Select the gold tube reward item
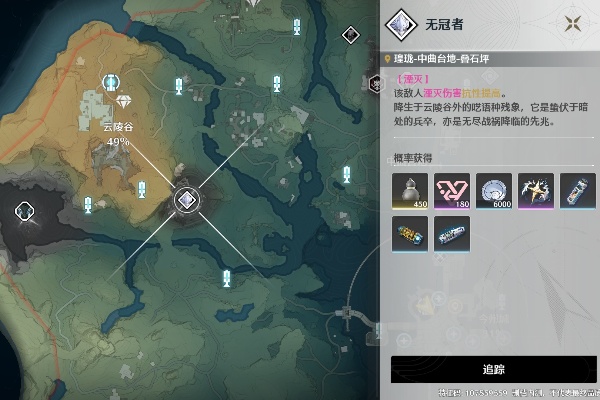 pyautogui.click(x=409, y=234)
